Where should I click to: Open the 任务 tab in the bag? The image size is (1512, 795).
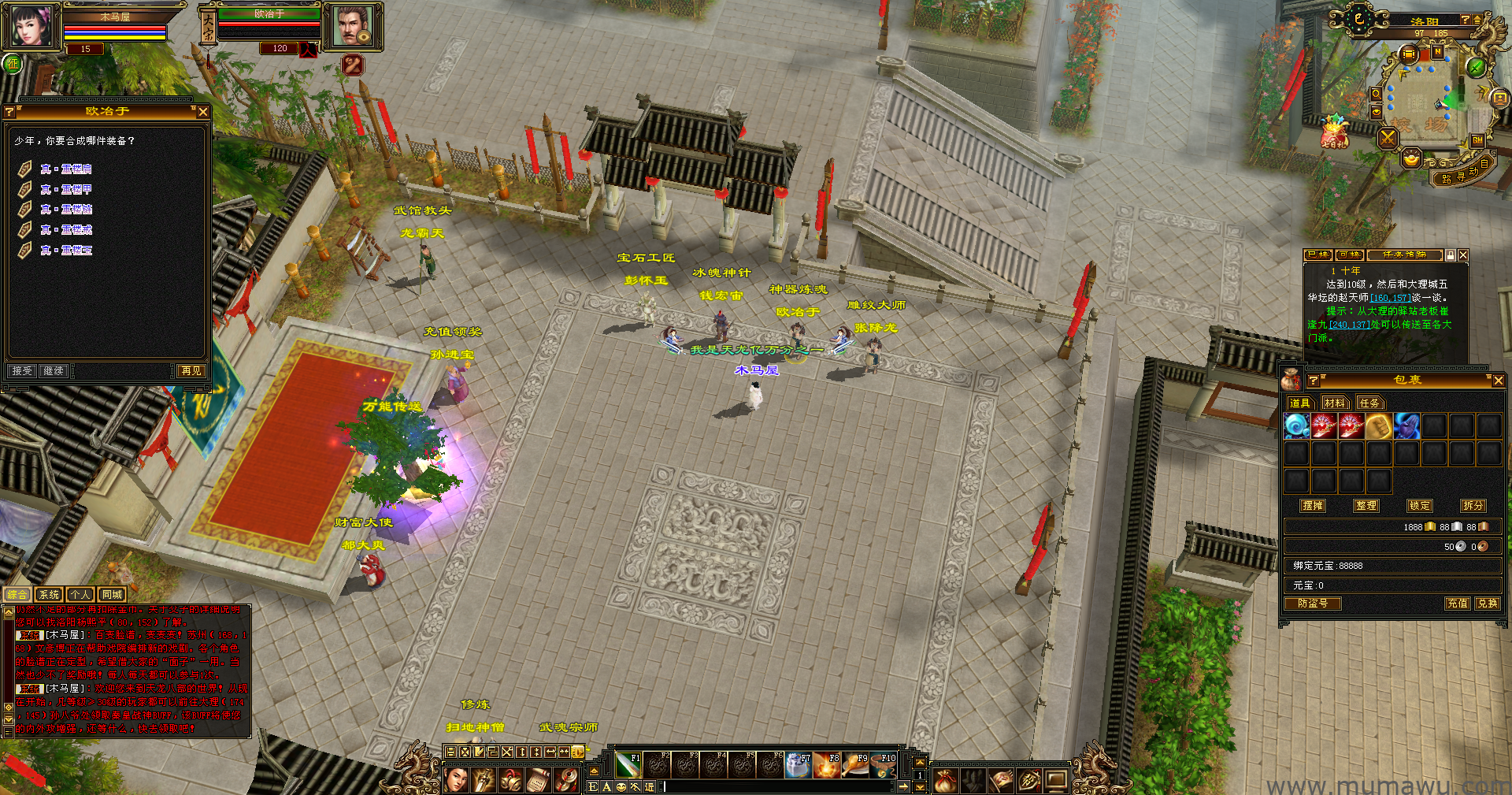point(1369,403)
